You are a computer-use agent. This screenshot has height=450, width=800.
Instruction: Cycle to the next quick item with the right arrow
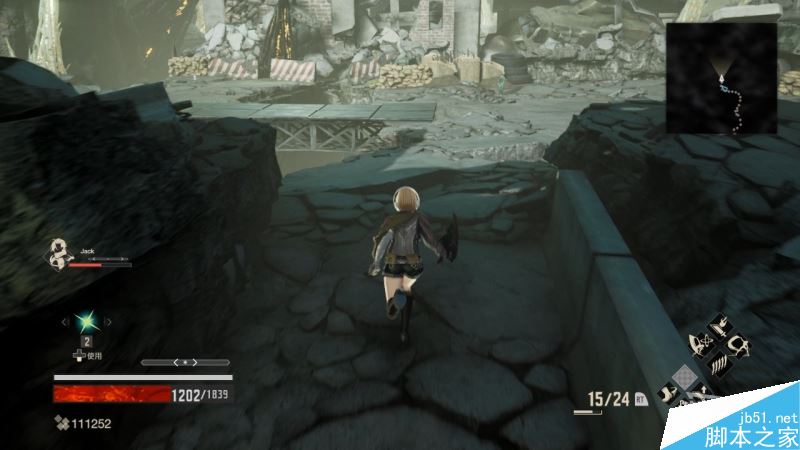[x=108, y=322]
